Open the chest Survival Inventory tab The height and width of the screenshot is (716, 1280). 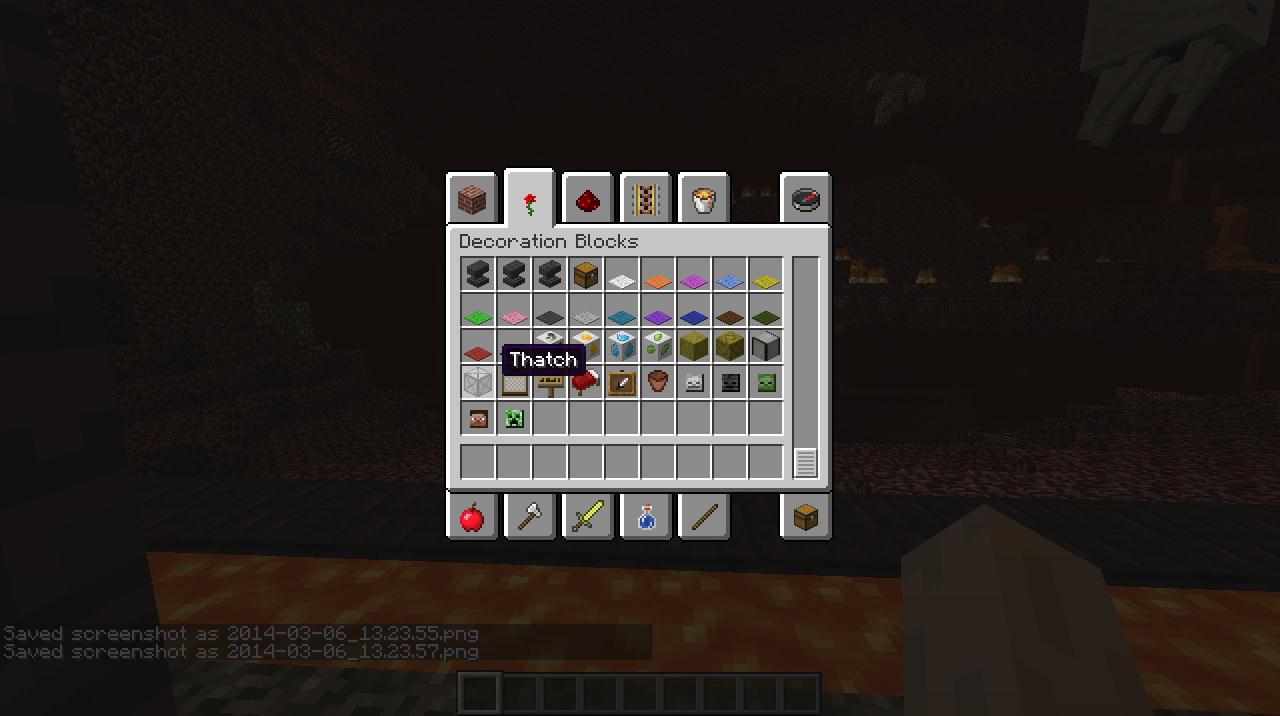[x=806, y=516]
